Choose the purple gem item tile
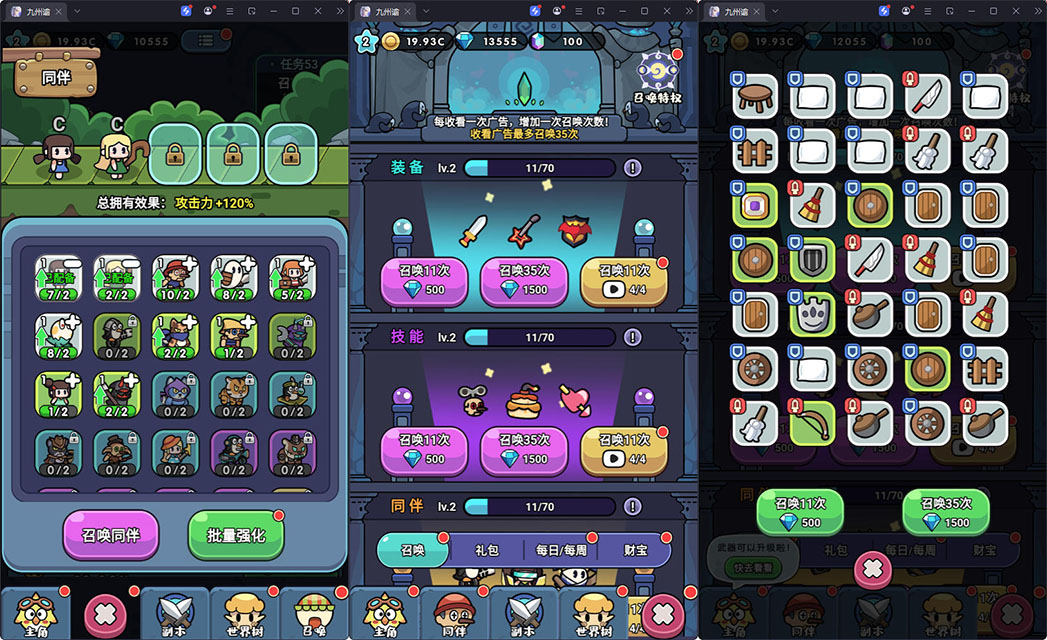Image resolution: width=1047 pixels, height=640 pixels. pos(756,205)
